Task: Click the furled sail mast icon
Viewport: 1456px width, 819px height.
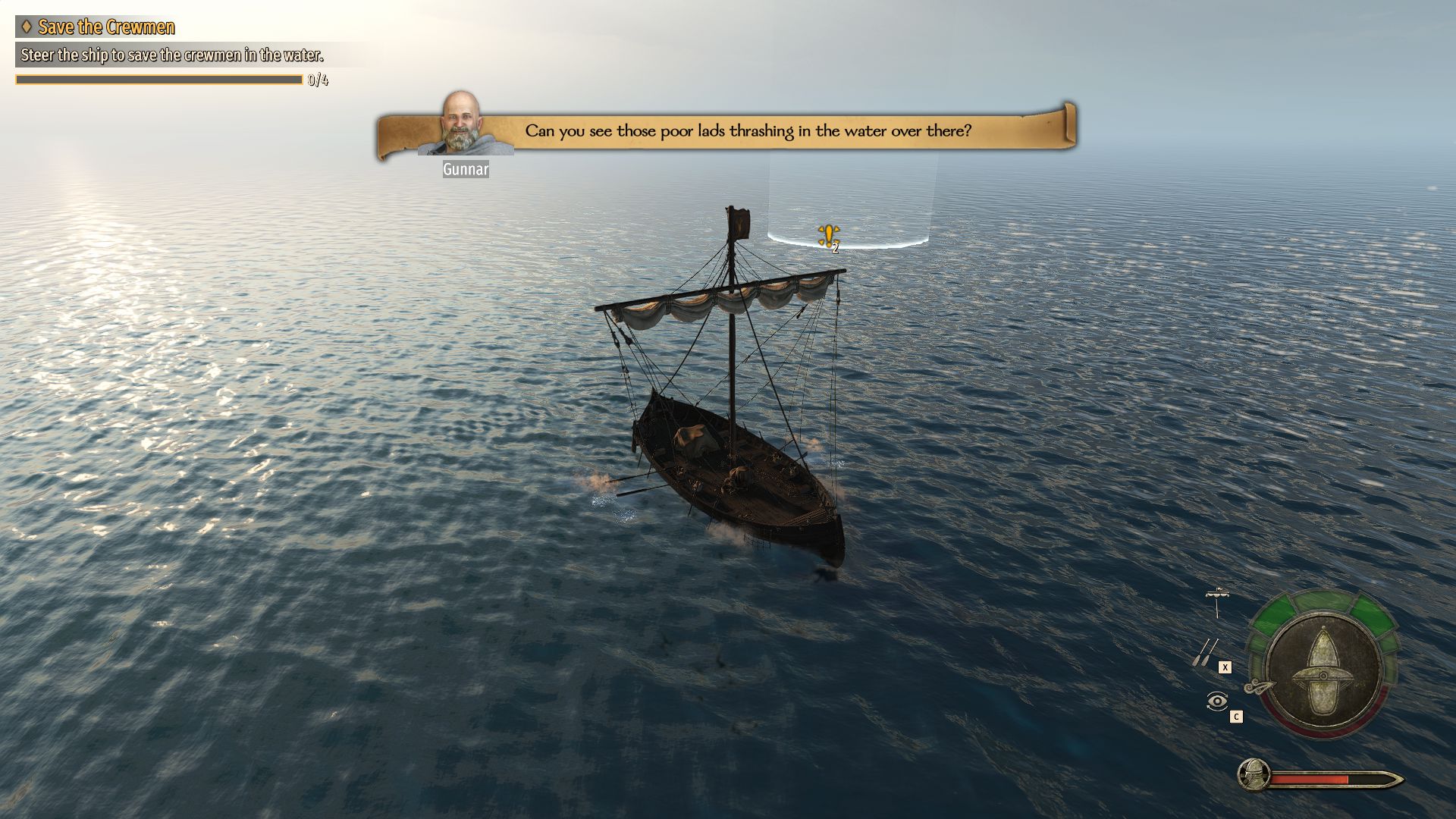Action: [1217, 601]
